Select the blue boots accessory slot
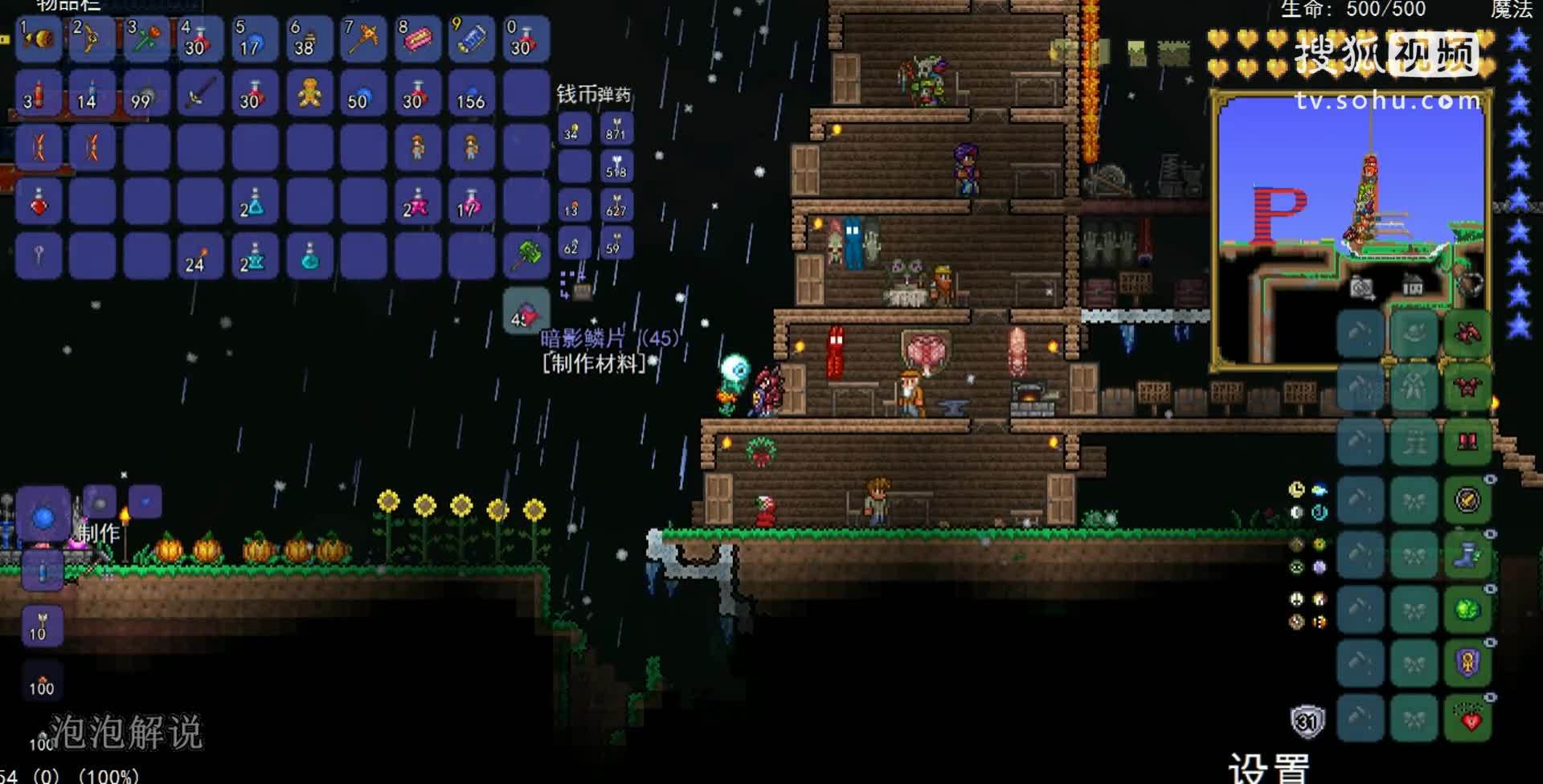The width and height of the screenshot is (1543, 784). coord(1467,554)
